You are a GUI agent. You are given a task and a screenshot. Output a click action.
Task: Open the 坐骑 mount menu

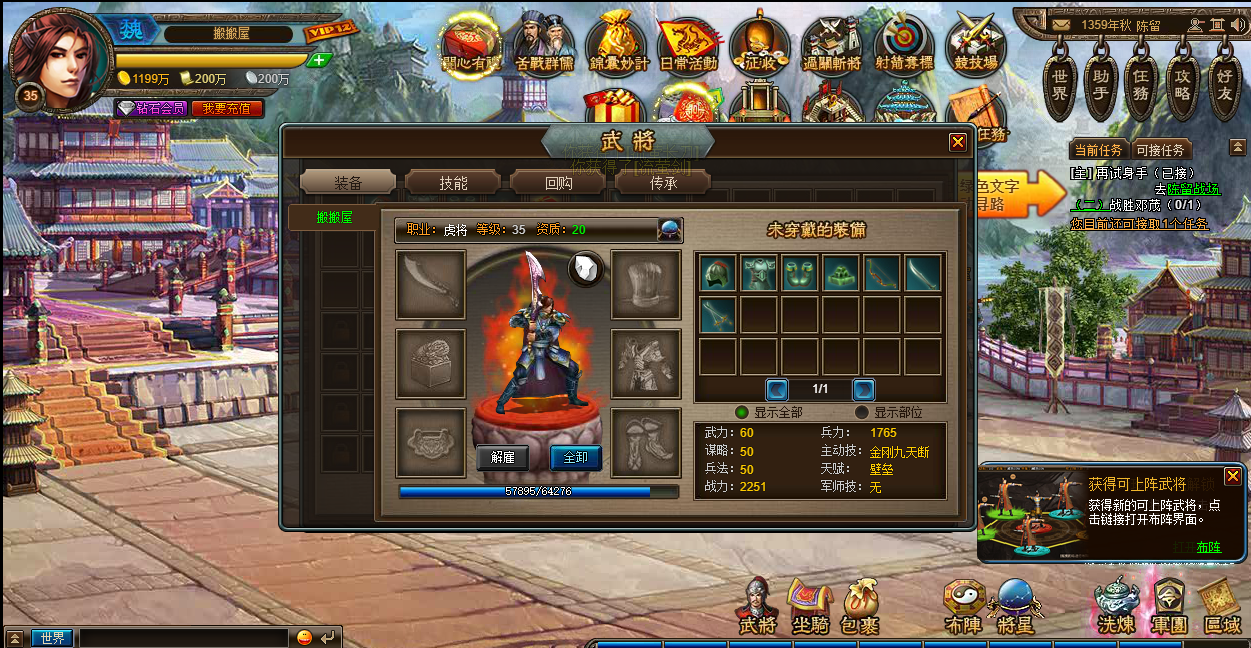click(x=809, y=605)
